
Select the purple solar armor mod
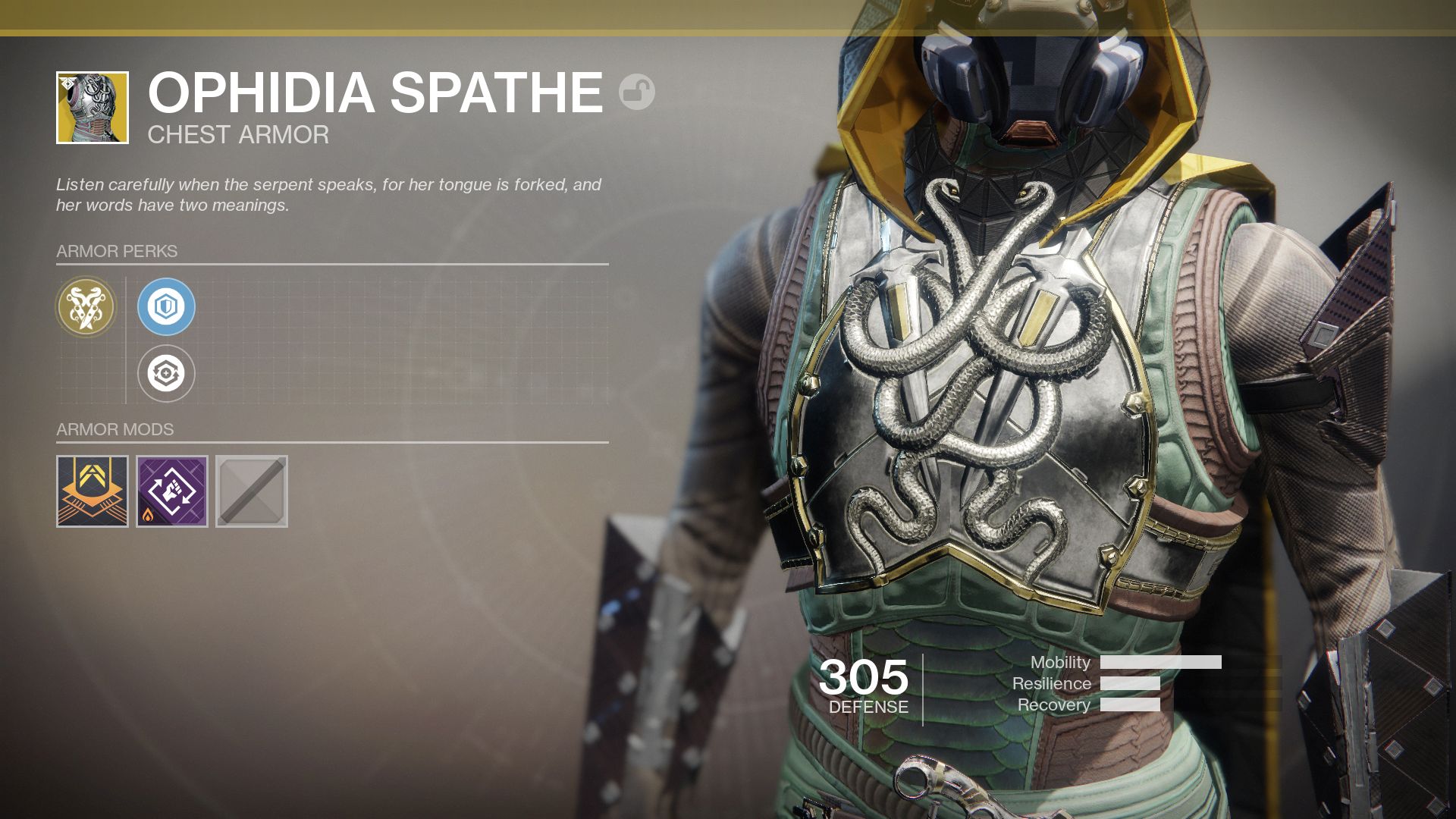[171, 491]
